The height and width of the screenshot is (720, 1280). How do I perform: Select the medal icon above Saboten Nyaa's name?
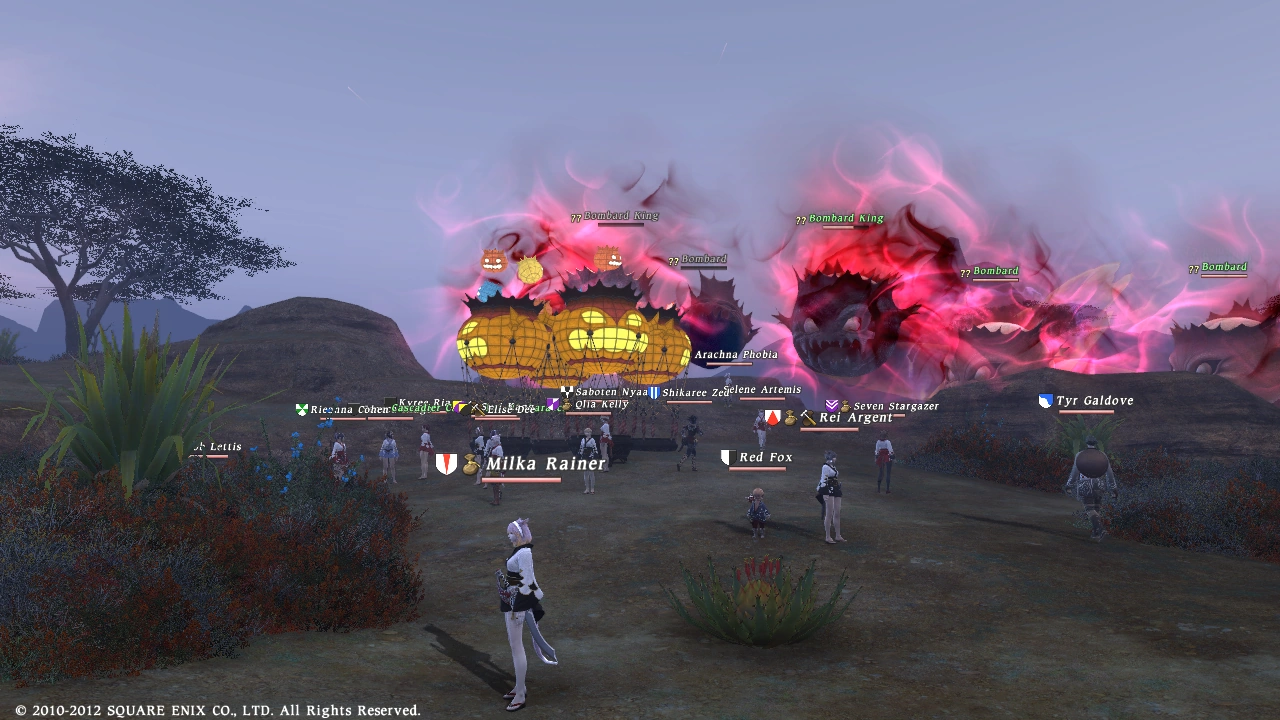pyautogui.click(x=566, y=391)
